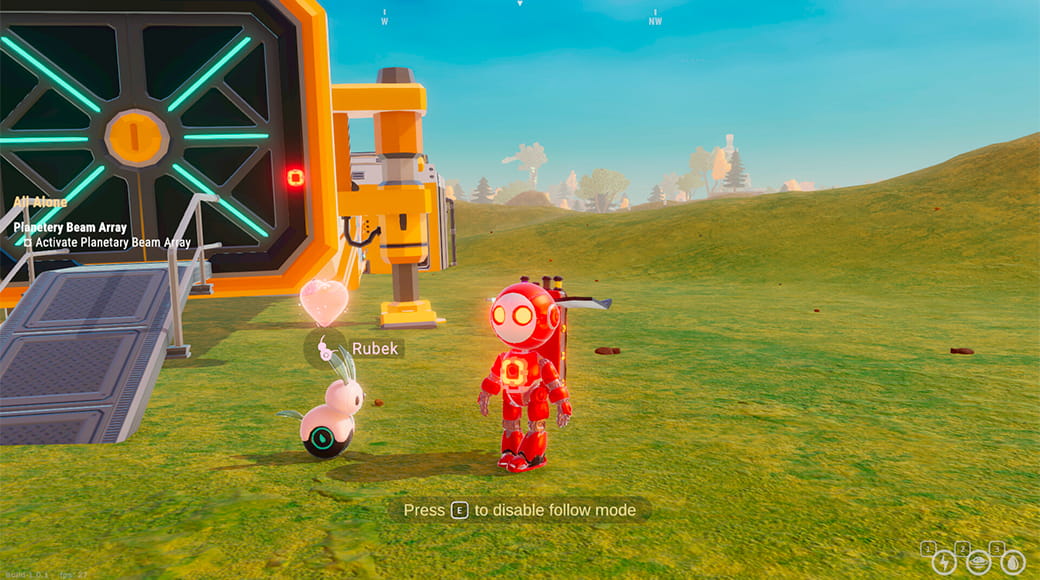This screenshot has width=1040, height=580.
Task: Select the Activate Planetary Beam Array objective
Action: point(107,242)
